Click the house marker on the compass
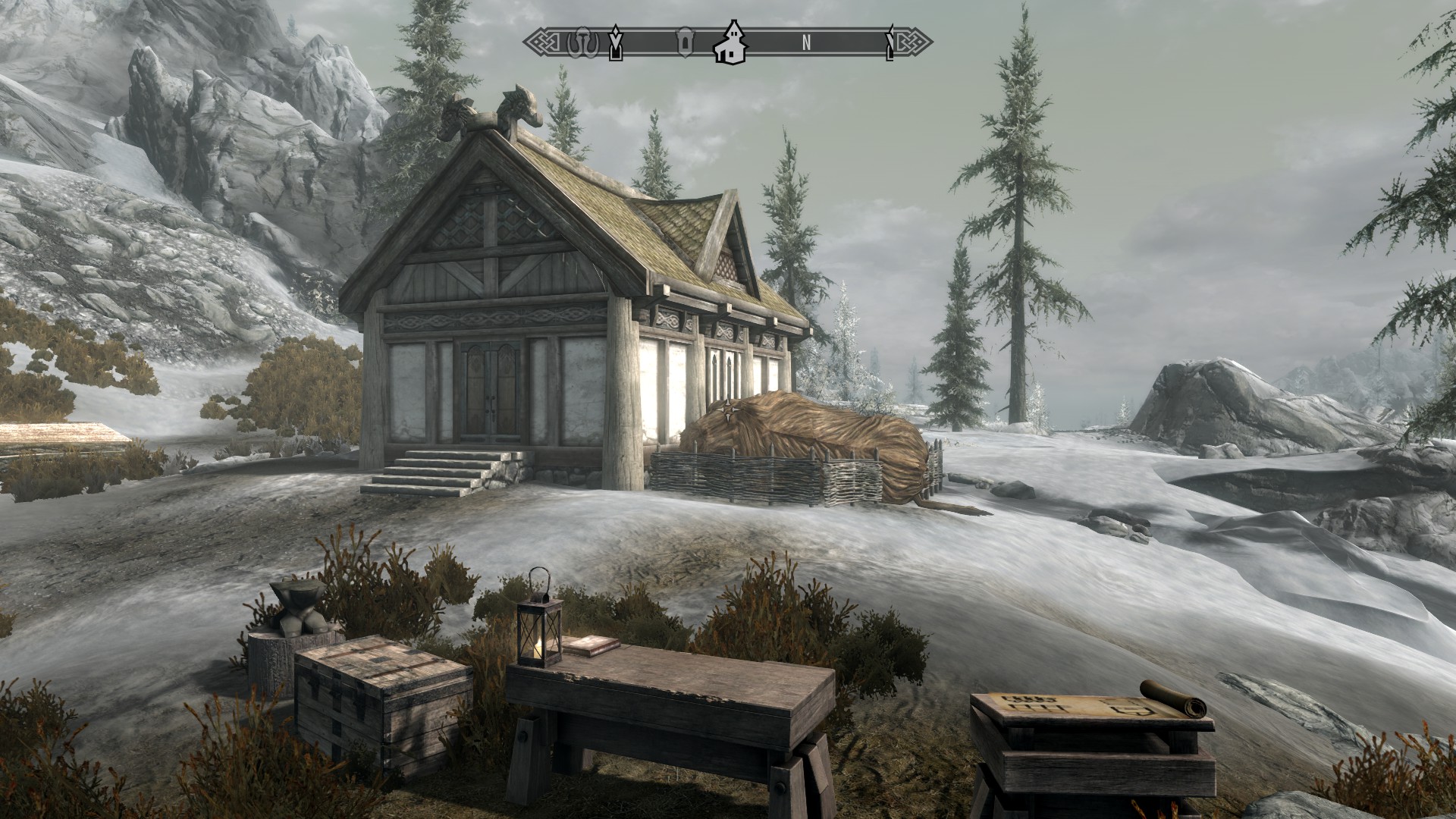Image resolution: width=1456 pixels, height=819 pixels. (732, 42)
